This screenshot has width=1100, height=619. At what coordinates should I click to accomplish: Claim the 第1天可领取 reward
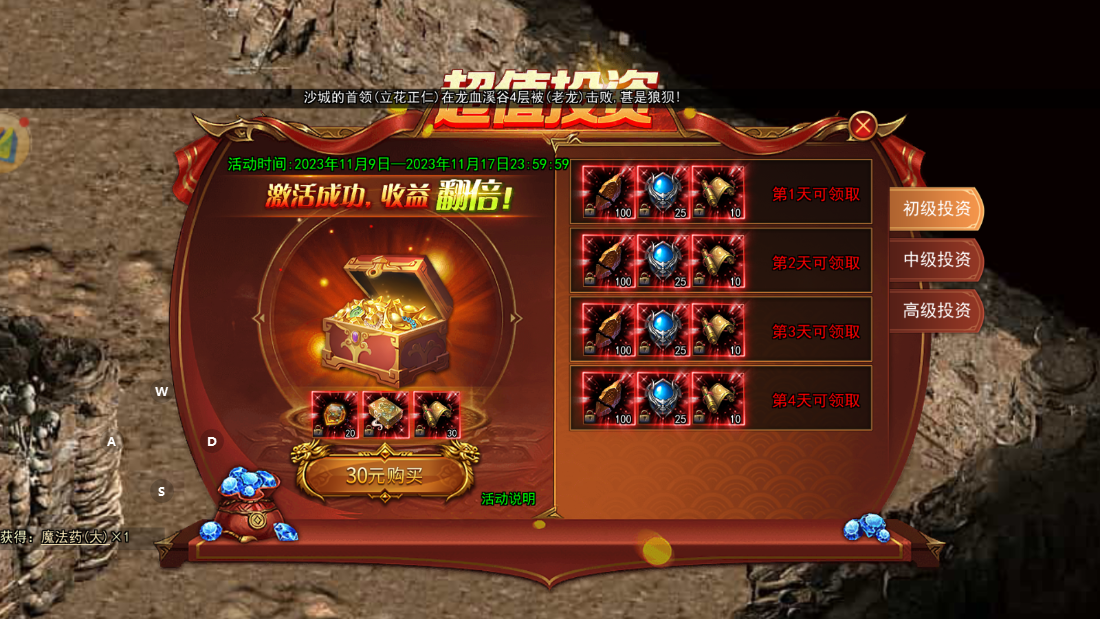(x=816, y=195)
